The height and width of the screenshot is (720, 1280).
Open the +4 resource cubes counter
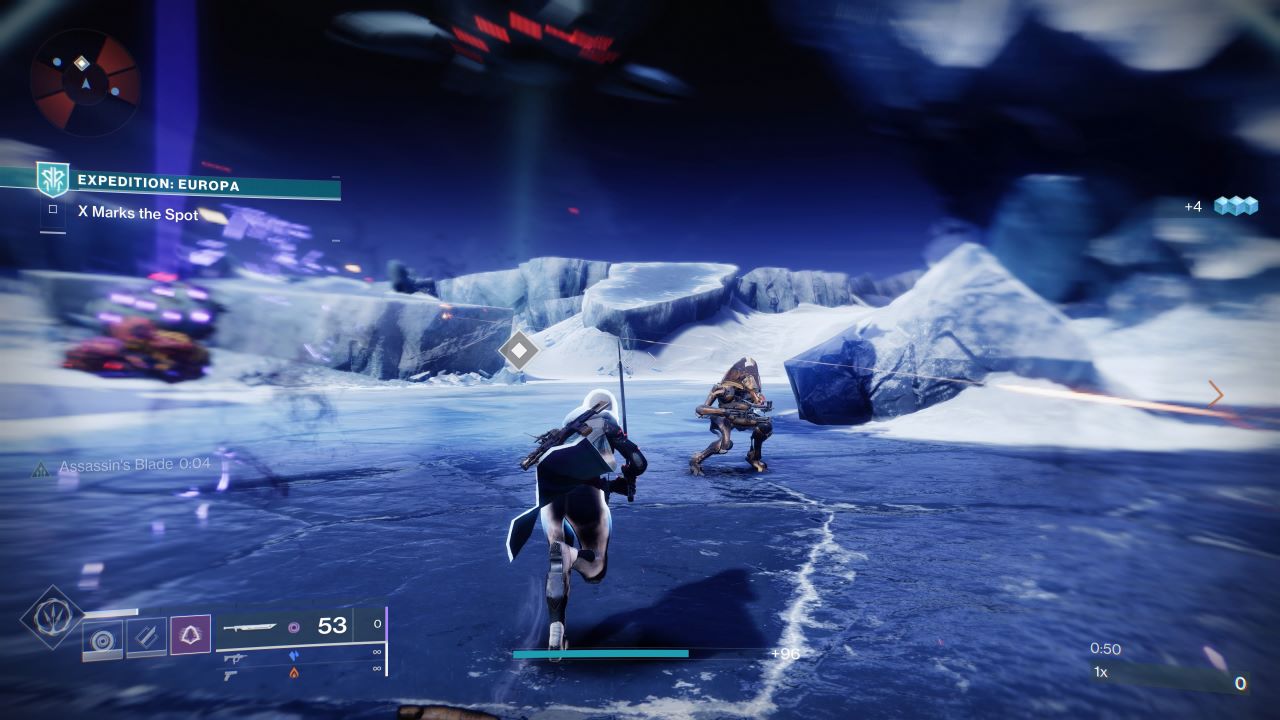point(1221,205)
